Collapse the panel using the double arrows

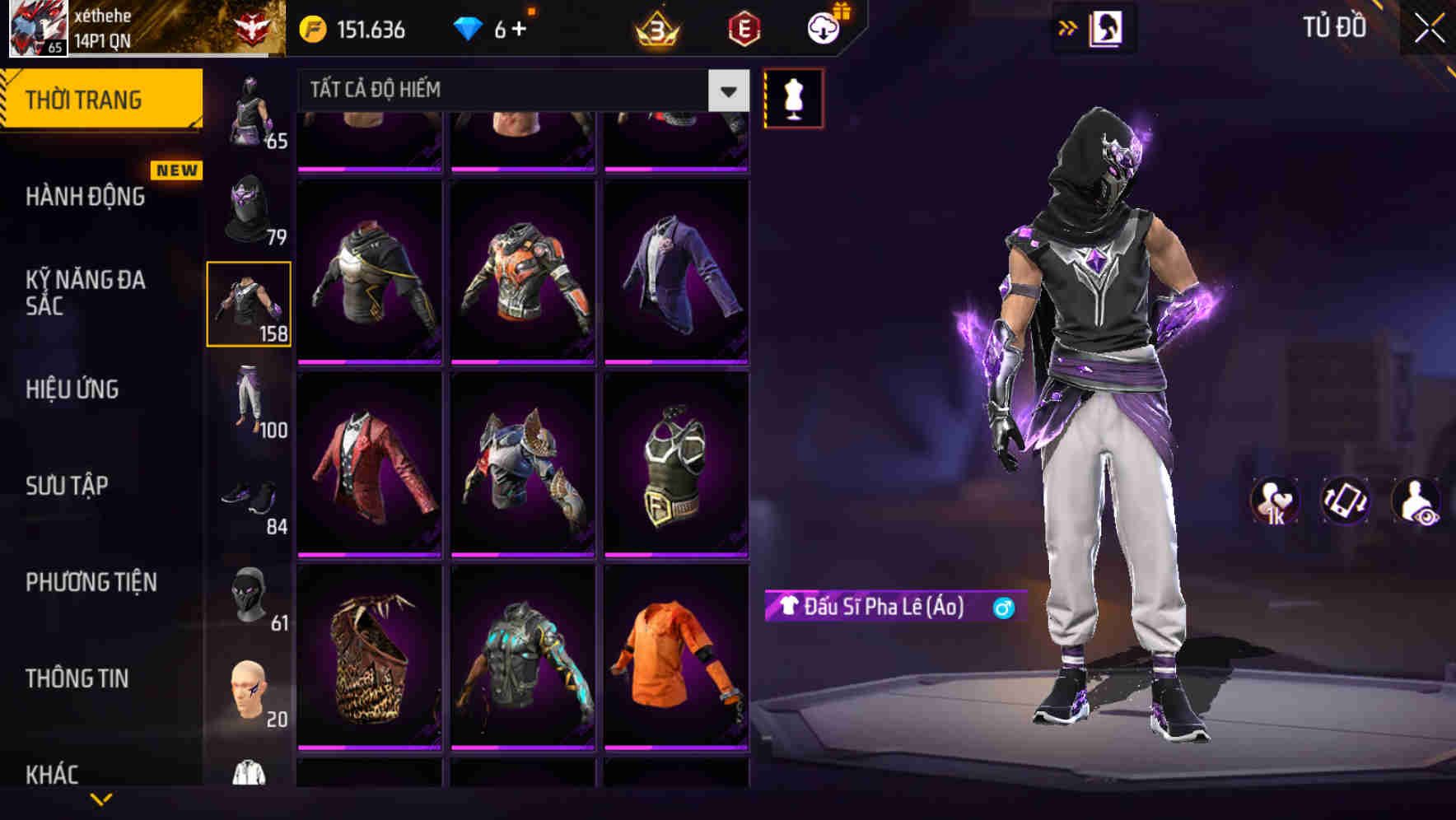coord(1068,27)
